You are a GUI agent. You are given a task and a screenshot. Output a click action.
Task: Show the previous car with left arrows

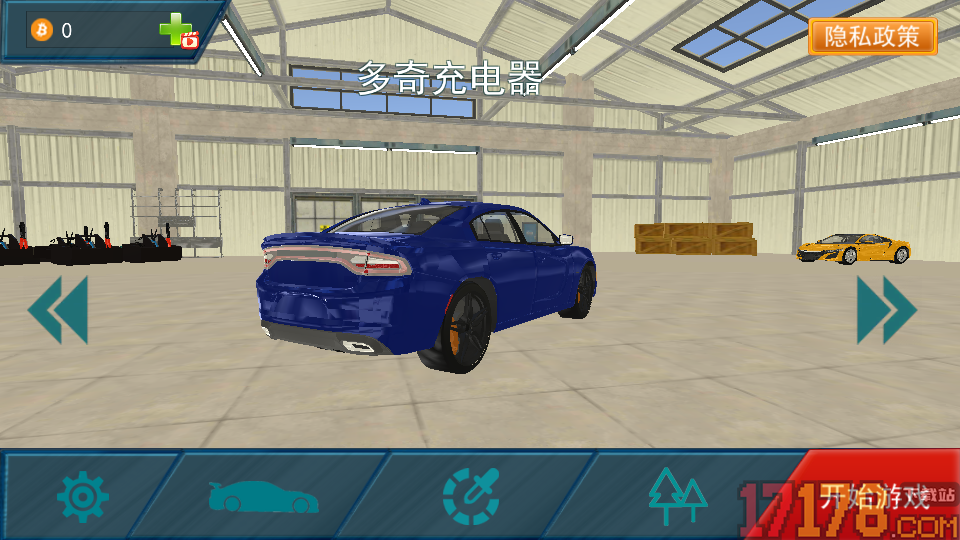tap(58, 310)
